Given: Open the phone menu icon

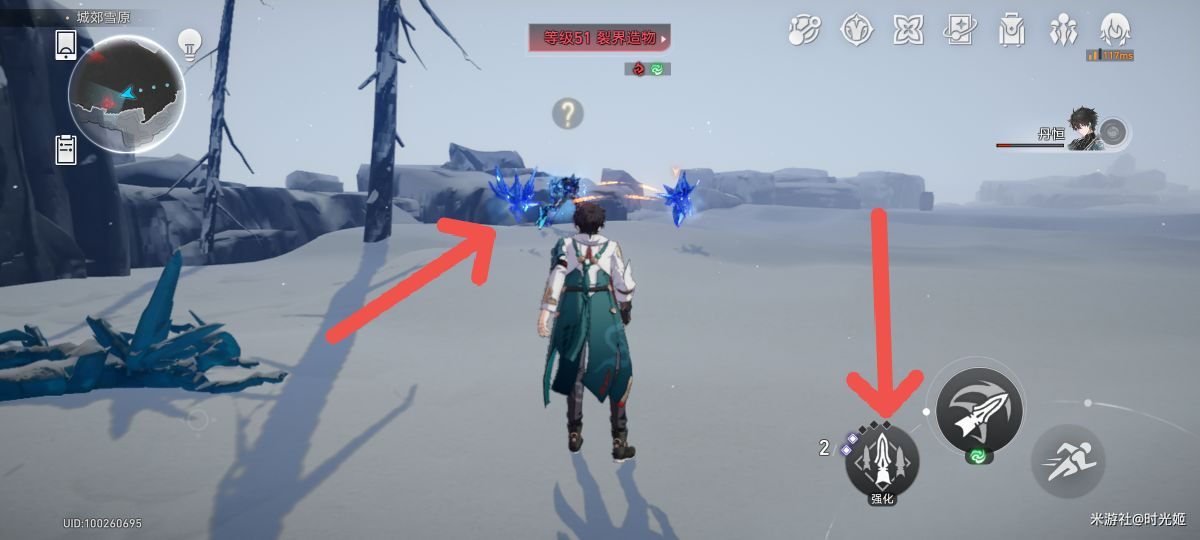Looking at the screenshot, I should point(67,44).
